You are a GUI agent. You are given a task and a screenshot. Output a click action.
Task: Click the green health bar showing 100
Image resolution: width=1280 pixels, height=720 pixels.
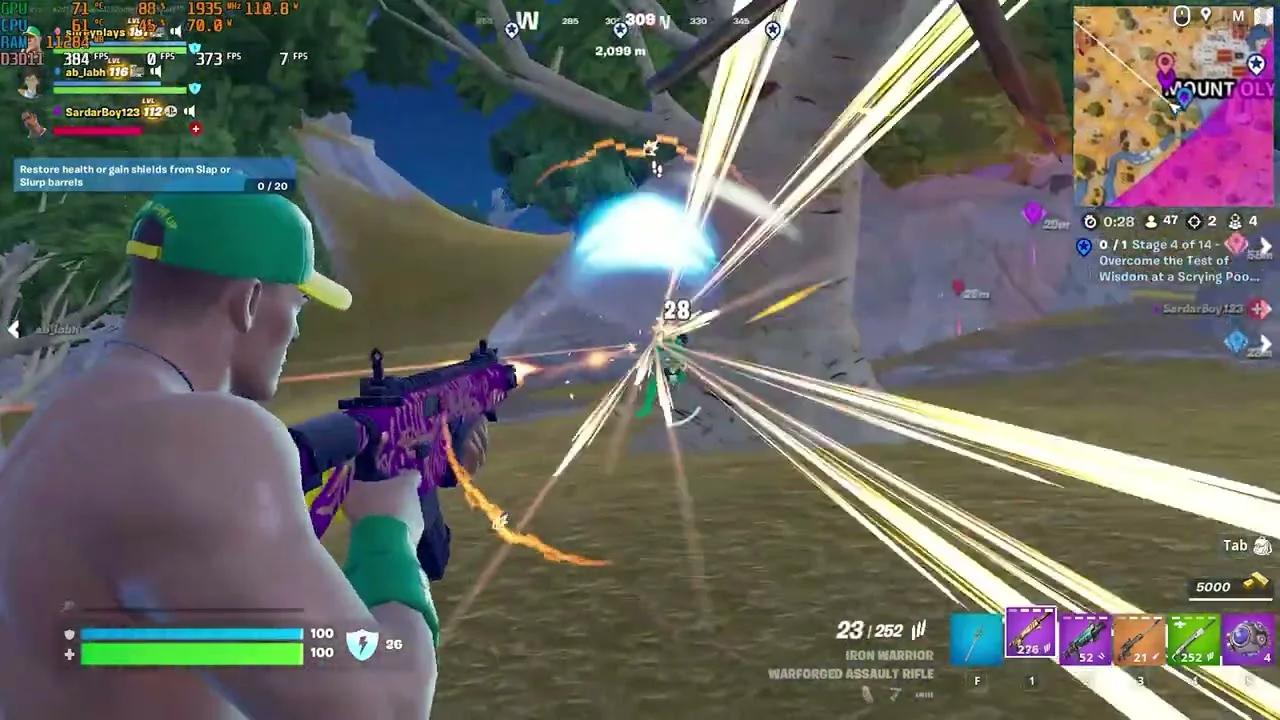point(190,655)
